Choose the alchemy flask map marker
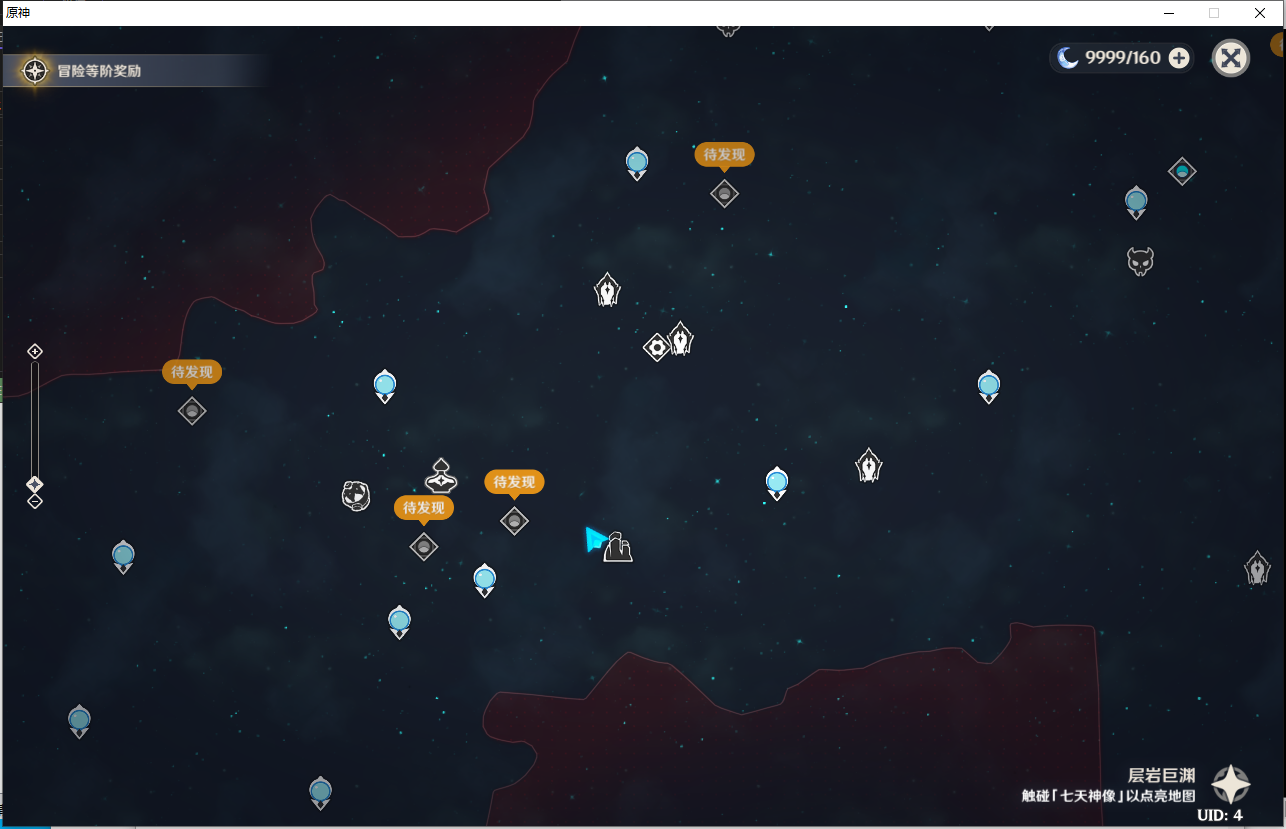 (x=441, y=476)
